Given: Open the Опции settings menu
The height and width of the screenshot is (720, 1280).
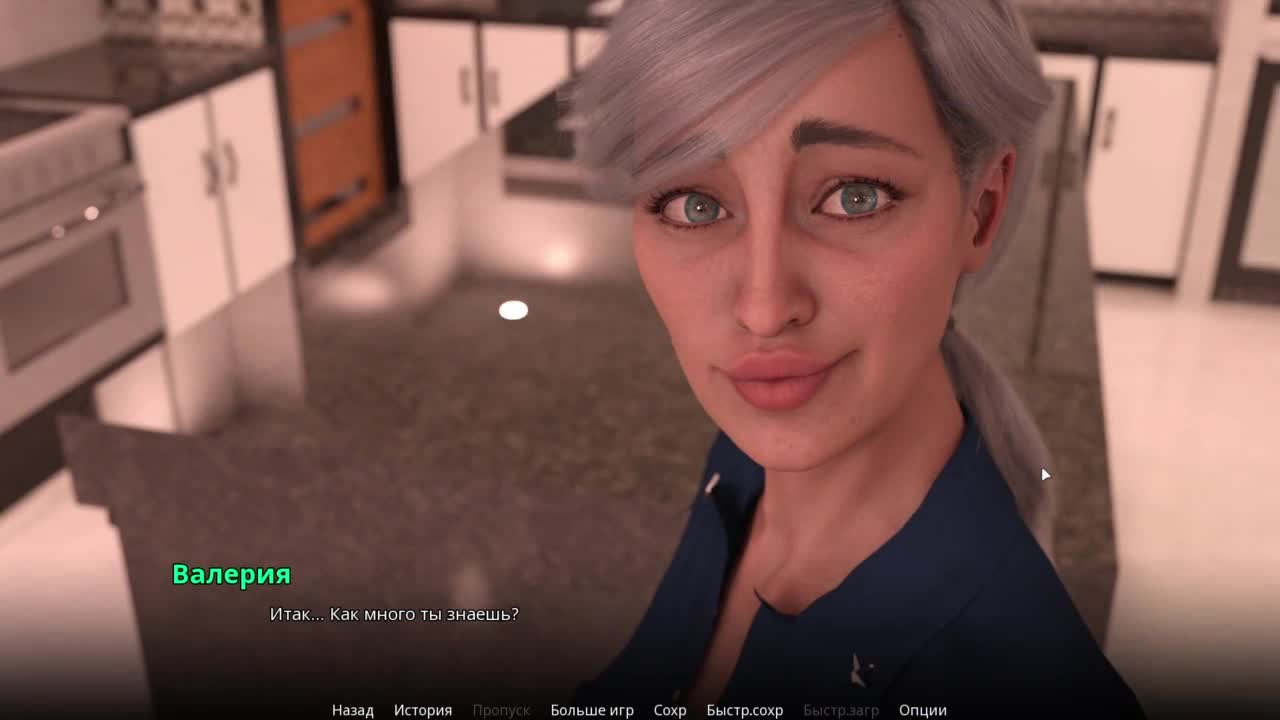Looking at the screenshot, I should pyautogui.click(x=922, y=710).
